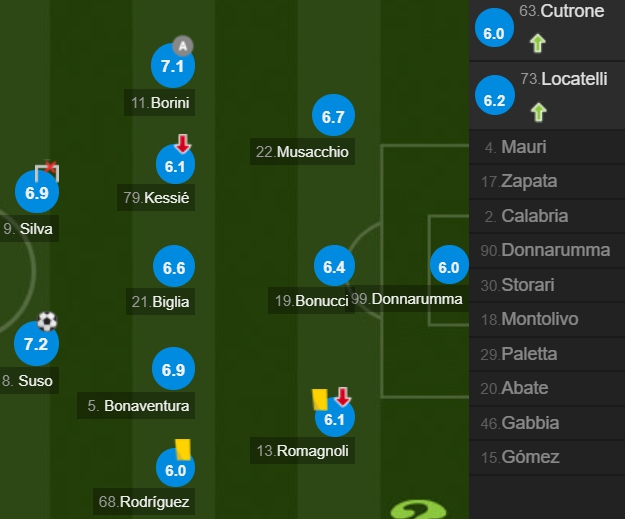Open Rodríguez's 6.0 rating bubble
Screen dimensions: 625x519
pos(175,470)
